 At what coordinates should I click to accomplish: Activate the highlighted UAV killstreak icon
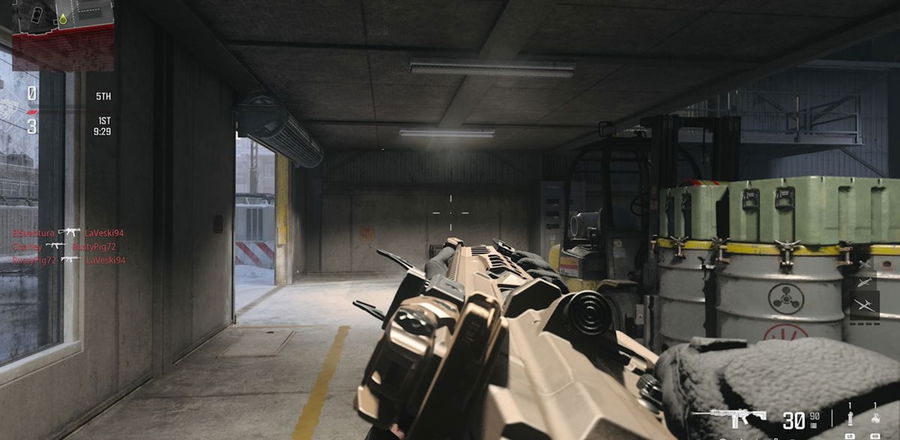[x=864, y=303]
